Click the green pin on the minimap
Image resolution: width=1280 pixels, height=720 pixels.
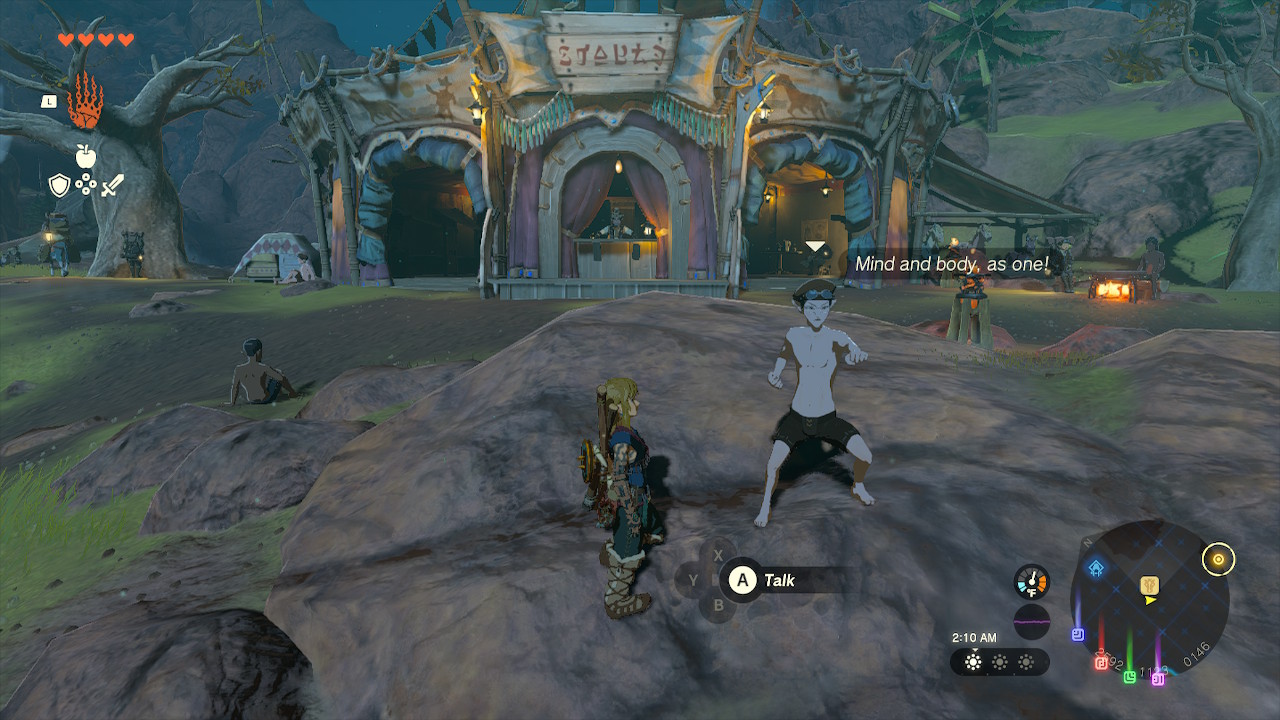(x=1129, y=676)
